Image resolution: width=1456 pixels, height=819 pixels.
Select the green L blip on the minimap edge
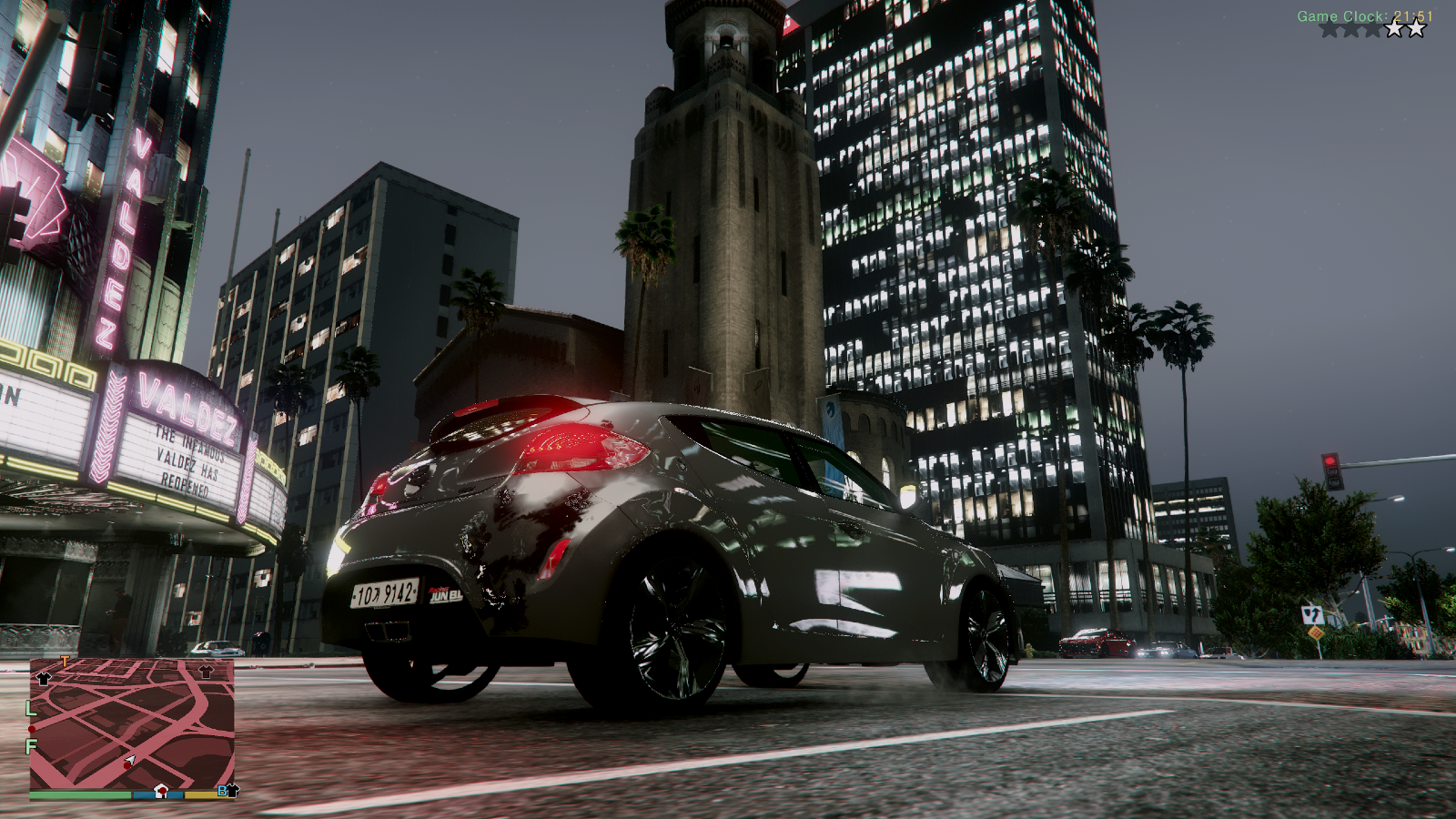tap(30, 710)
